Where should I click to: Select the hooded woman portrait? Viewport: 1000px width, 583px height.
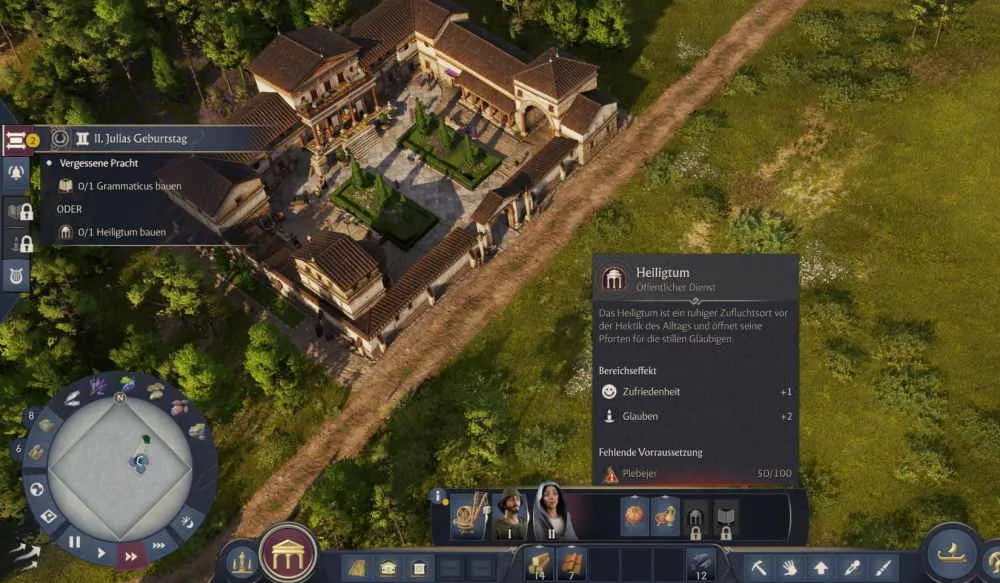click(550, 513)
